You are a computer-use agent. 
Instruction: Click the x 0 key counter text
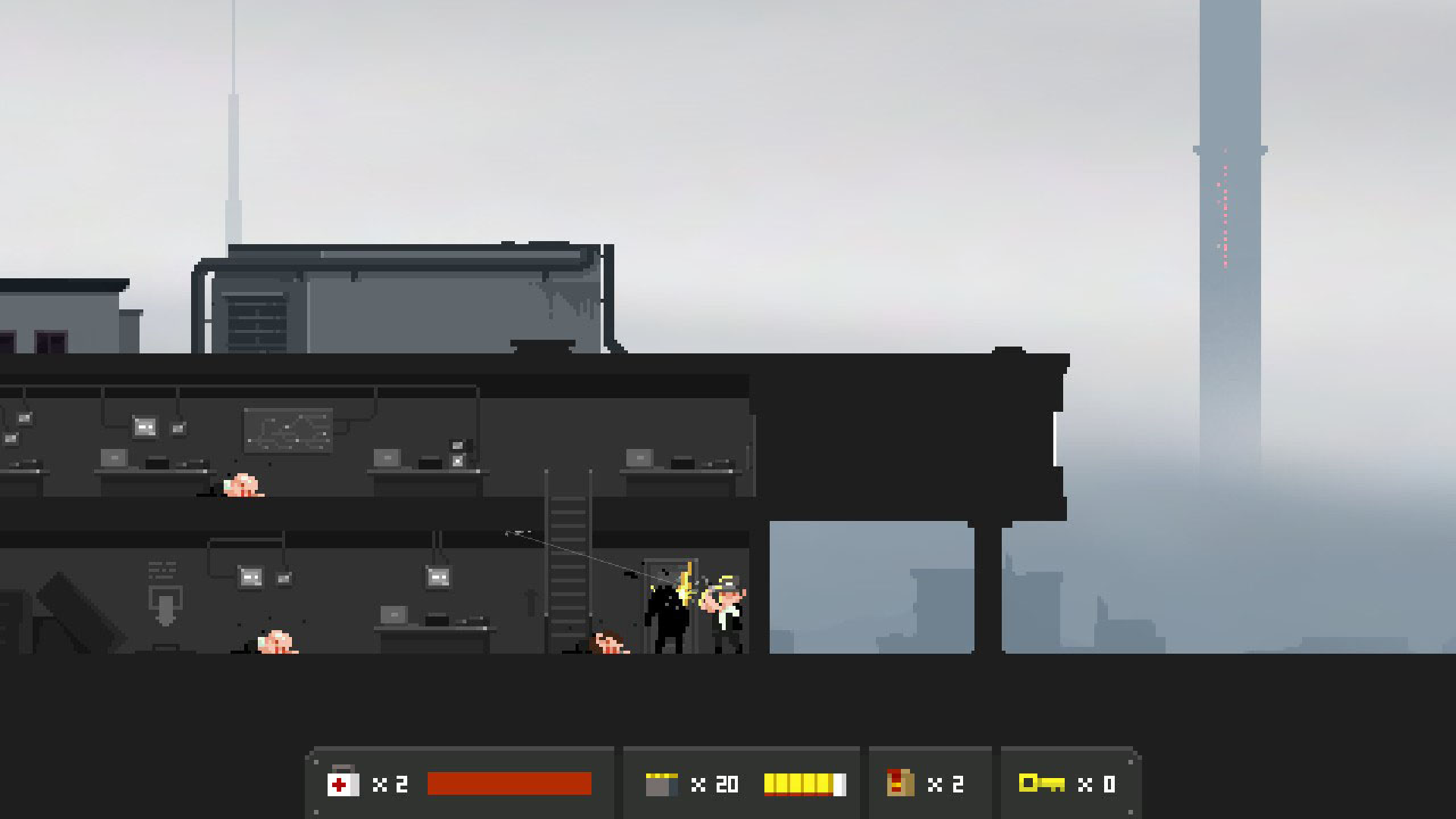coord(1097,783)
